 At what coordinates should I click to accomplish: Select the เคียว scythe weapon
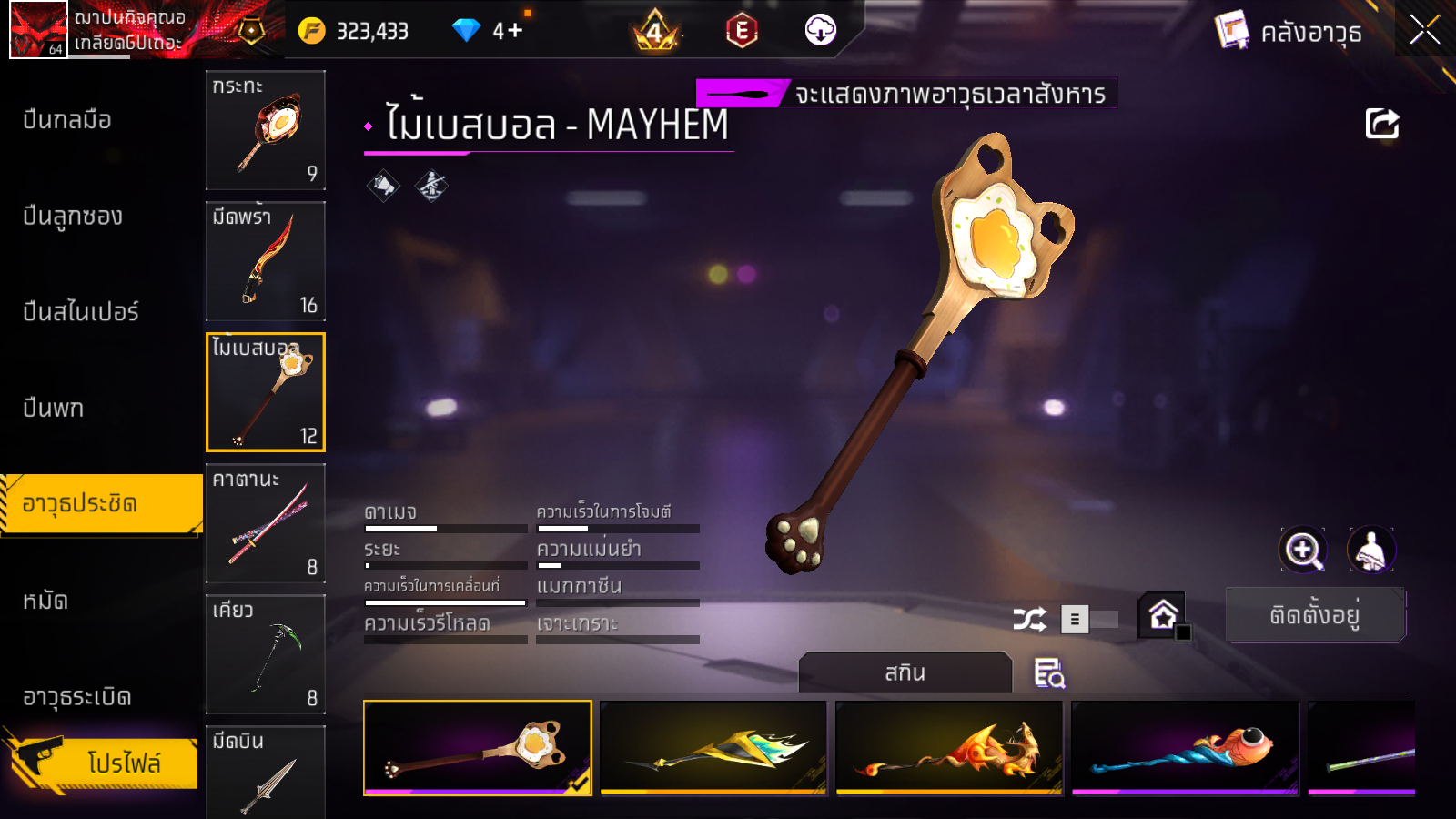click(x=266, y=654)
